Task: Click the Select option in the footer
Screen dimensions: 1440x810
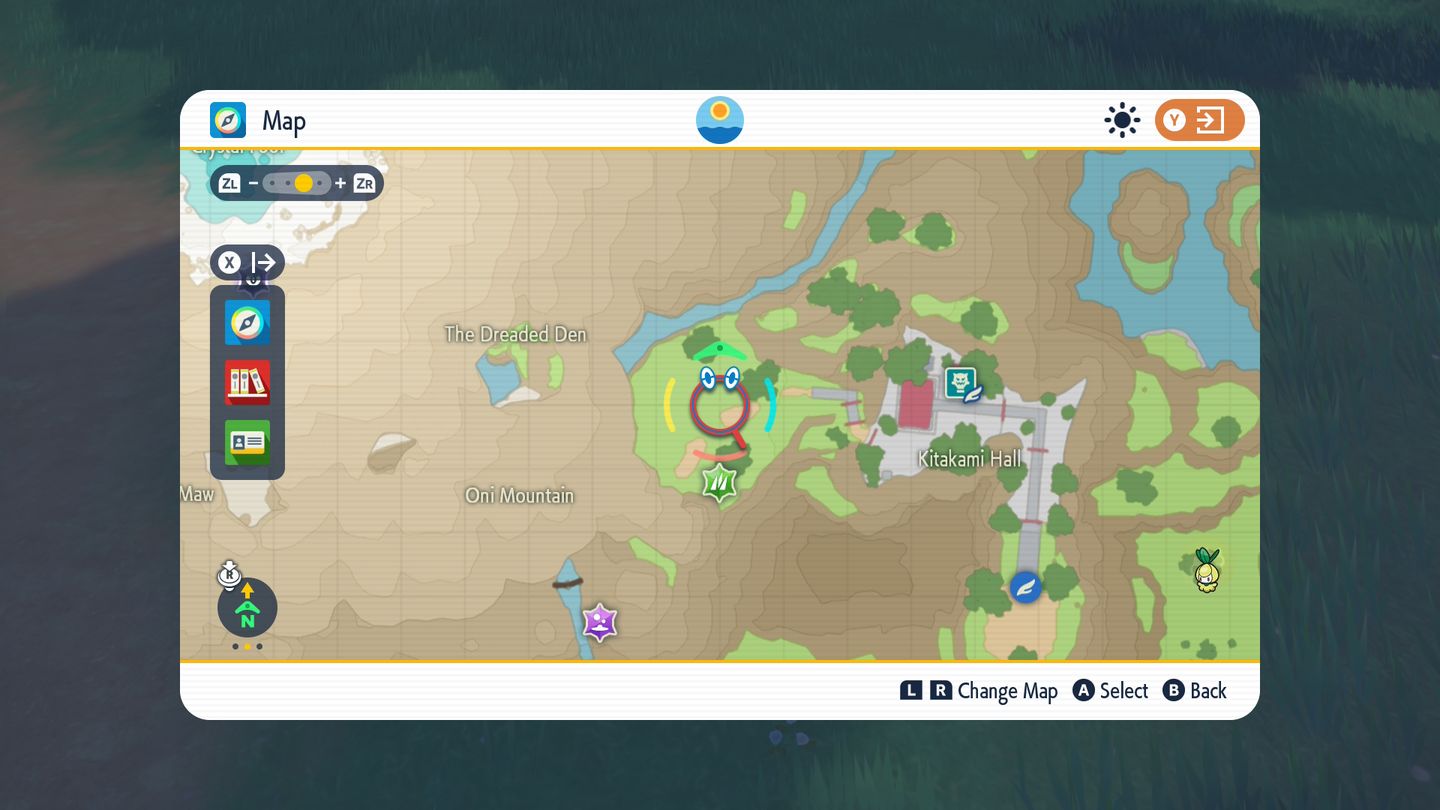Action: click(x=1111, y=691)
